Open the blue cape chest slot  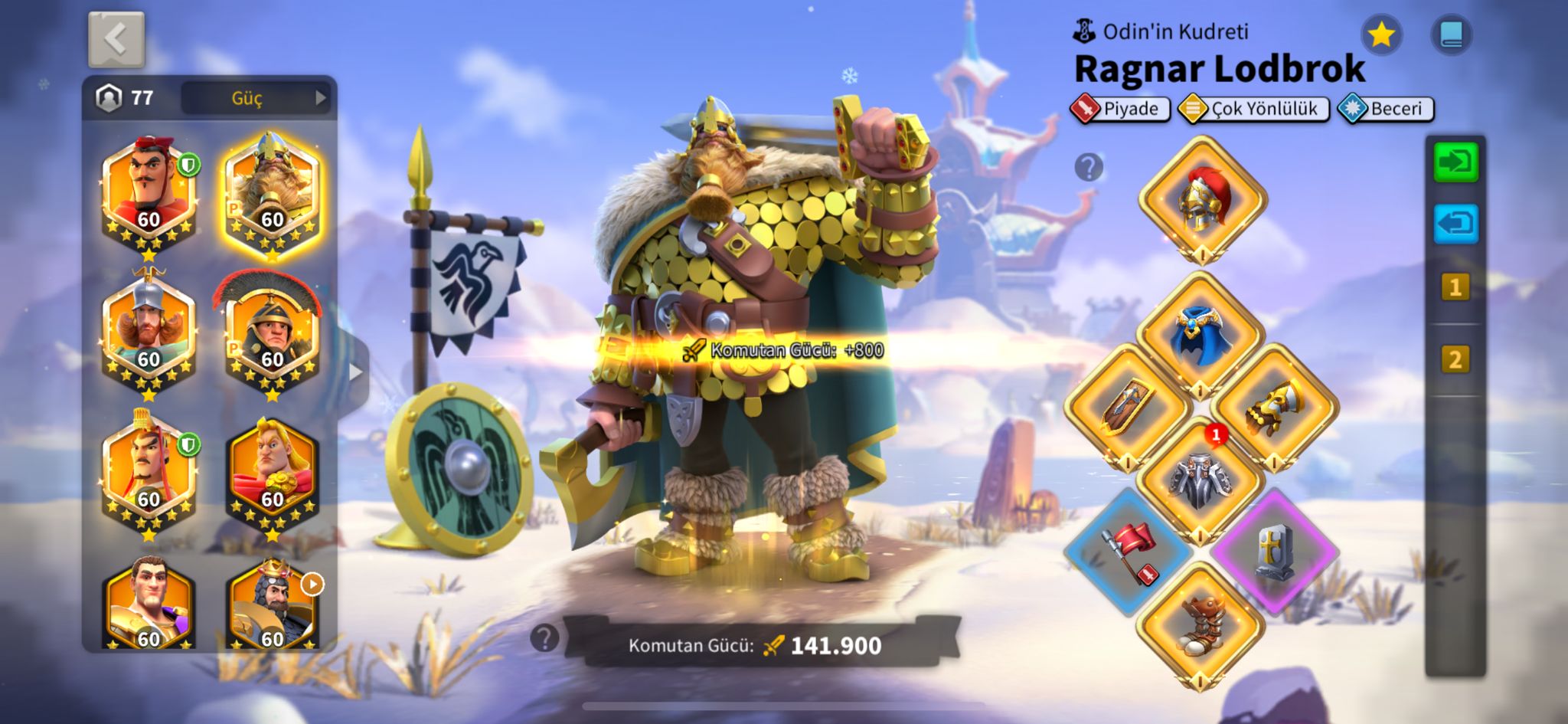tap(1200, 334)
